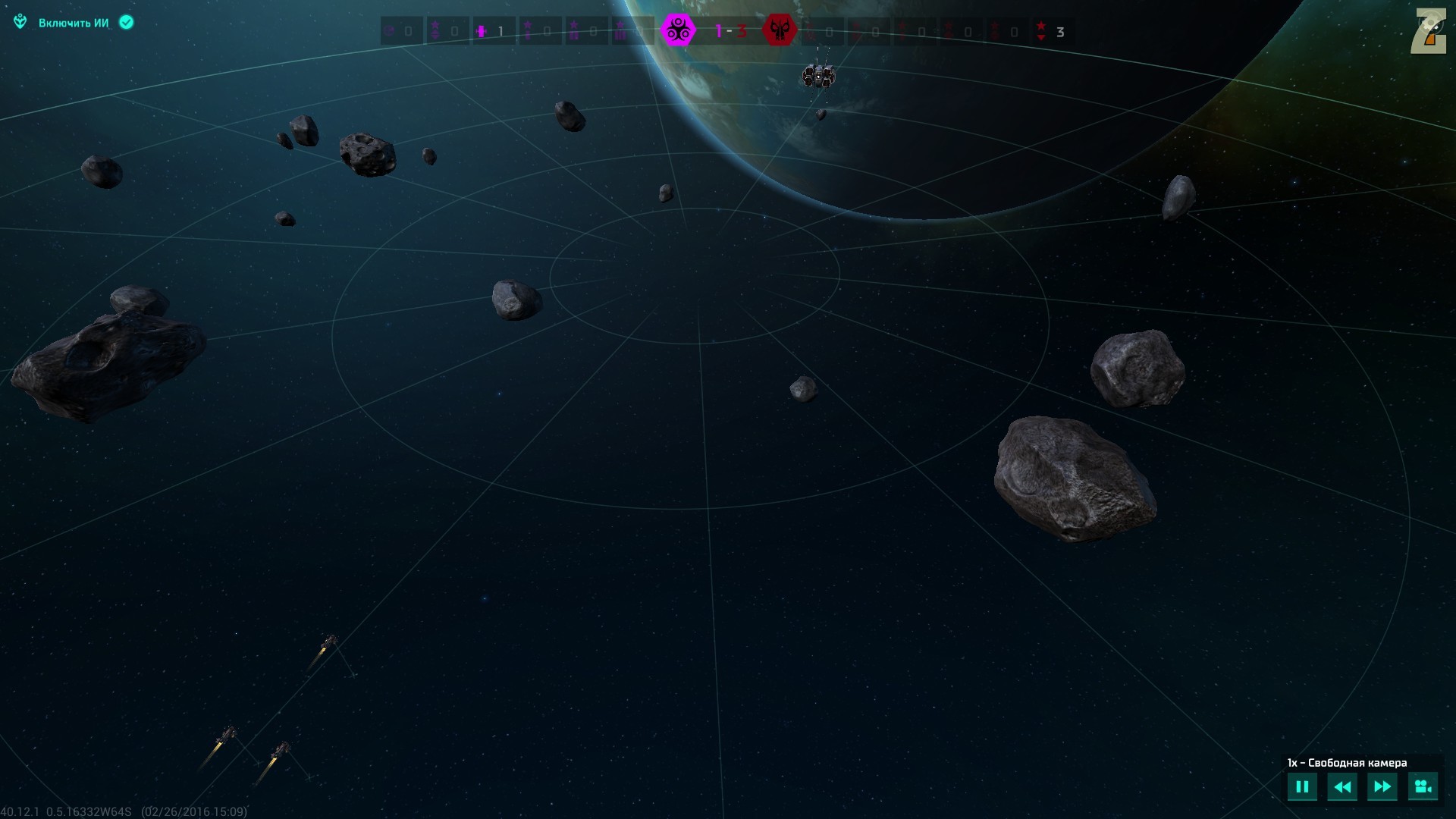Switch the camera mode with camera icon

[x=1423, y=786]
